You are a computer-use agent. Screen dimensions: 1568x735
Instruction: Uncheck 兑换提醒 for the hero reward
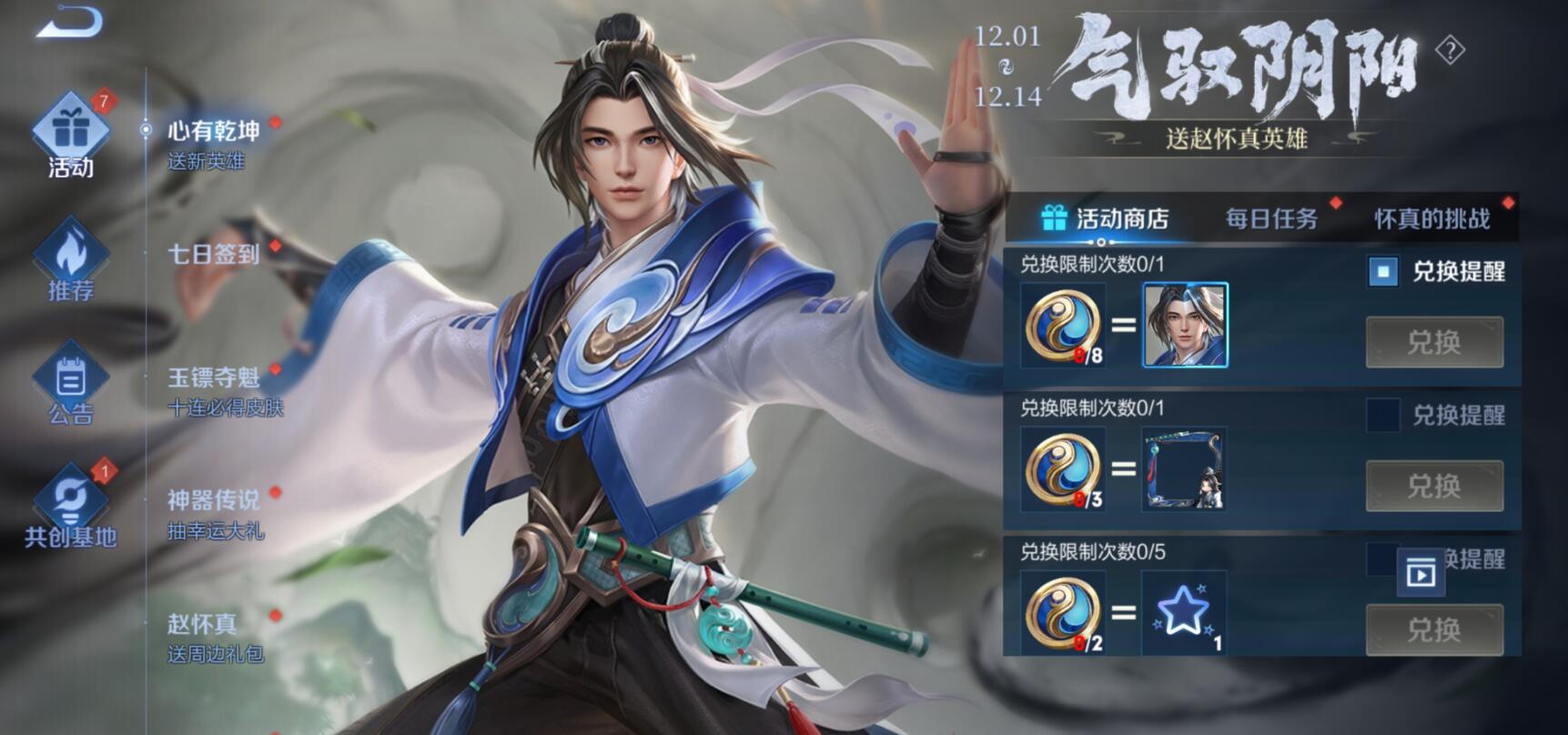[x=1383, y=271]
